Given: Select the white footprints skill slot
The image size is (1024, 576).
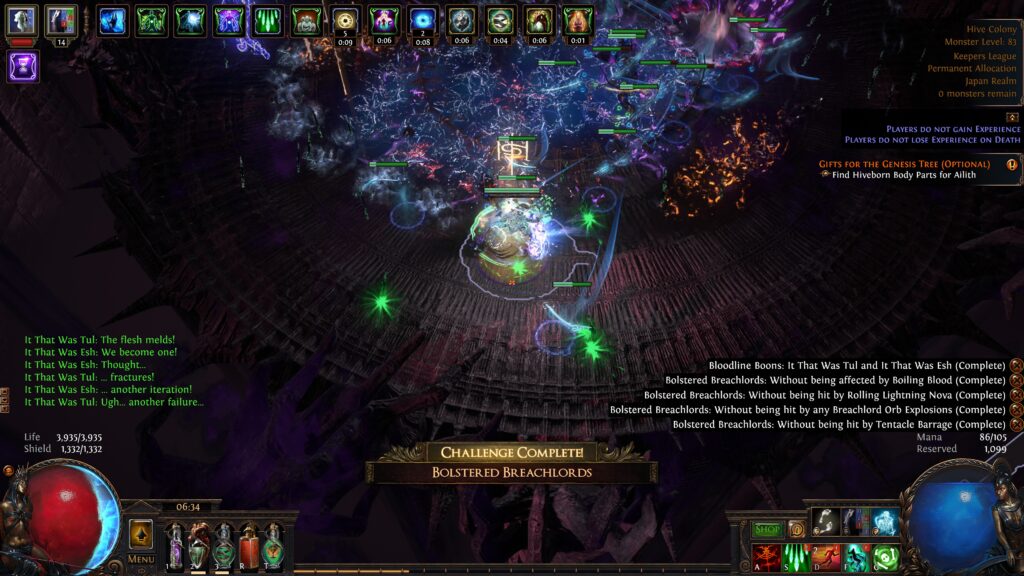Looking at the screenshot, I should pos(826,522).
